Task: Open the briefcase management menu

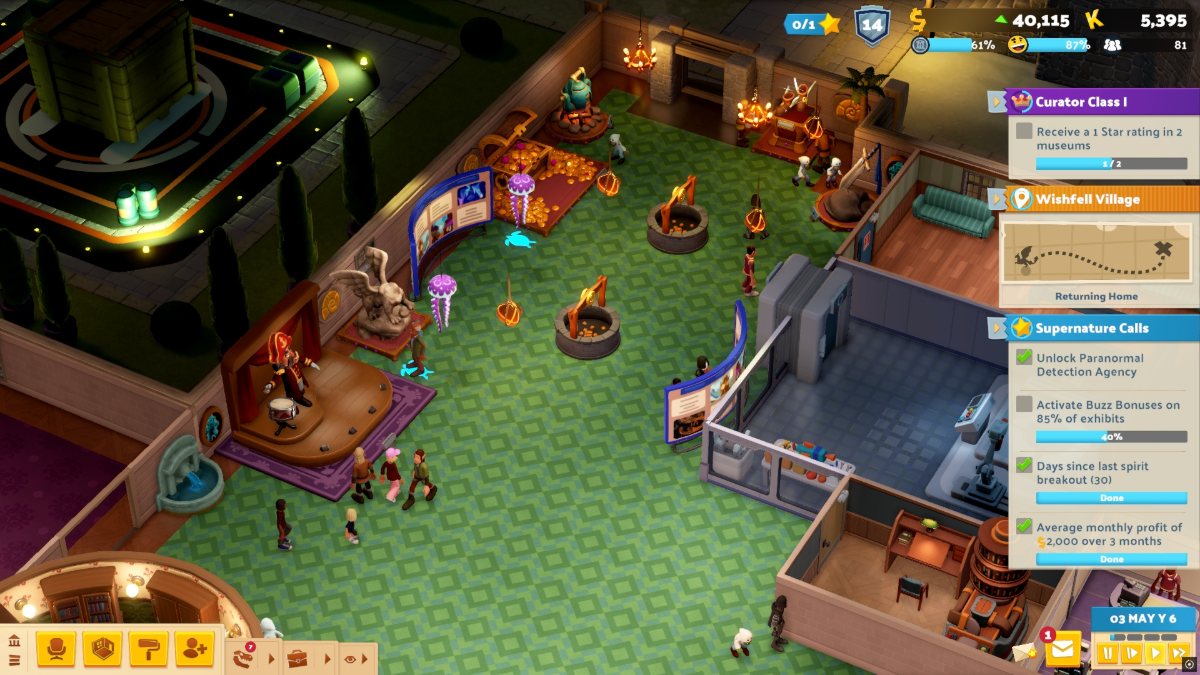Action: pyautogui.click(x=297, y=658)
